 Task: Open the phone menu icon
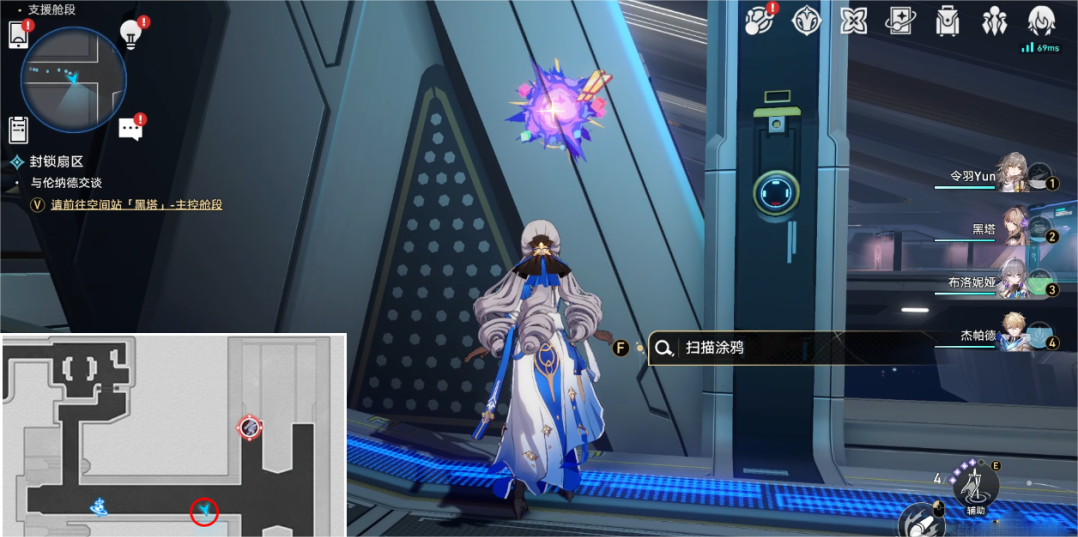[18, 34]
